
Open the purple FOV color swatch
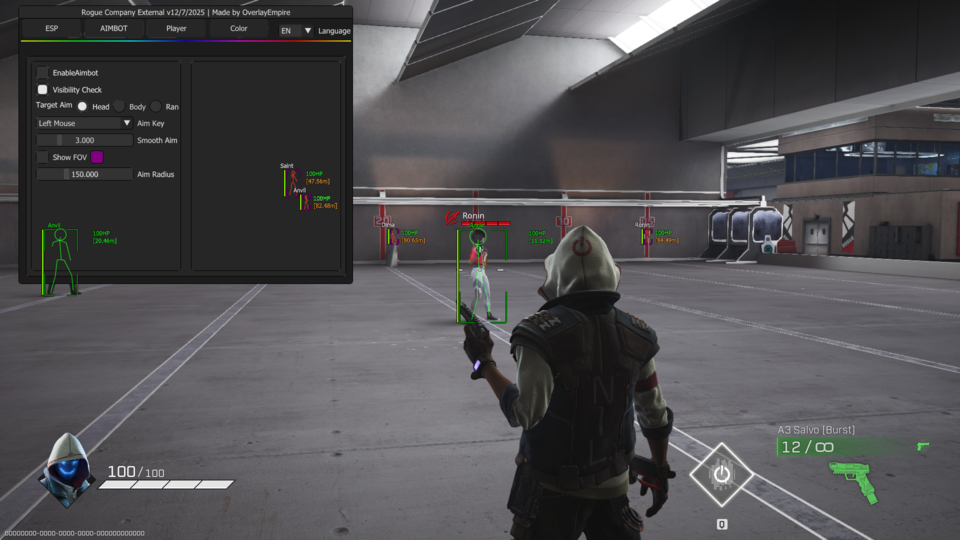coord(97,157)
